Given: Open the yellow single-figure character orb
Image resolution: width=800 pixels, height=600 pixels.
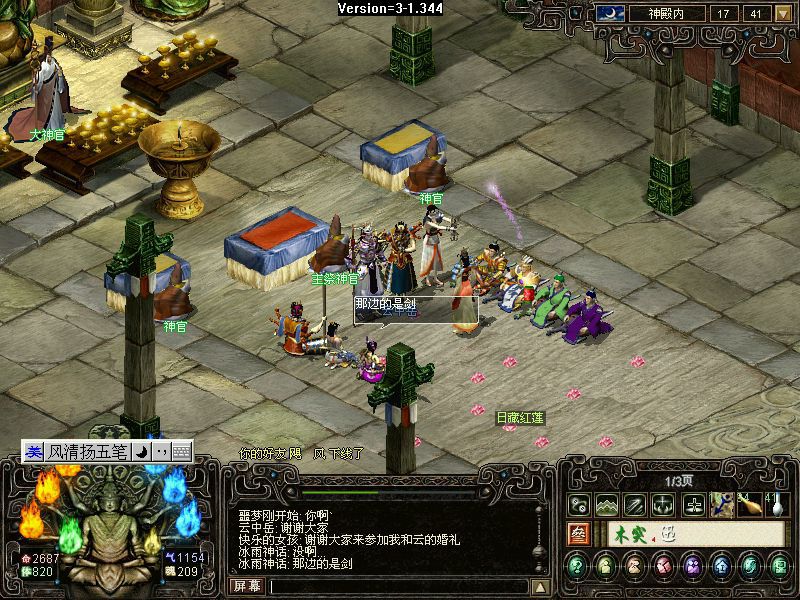Looking at the screenshot, I should (x=606, y=566).
